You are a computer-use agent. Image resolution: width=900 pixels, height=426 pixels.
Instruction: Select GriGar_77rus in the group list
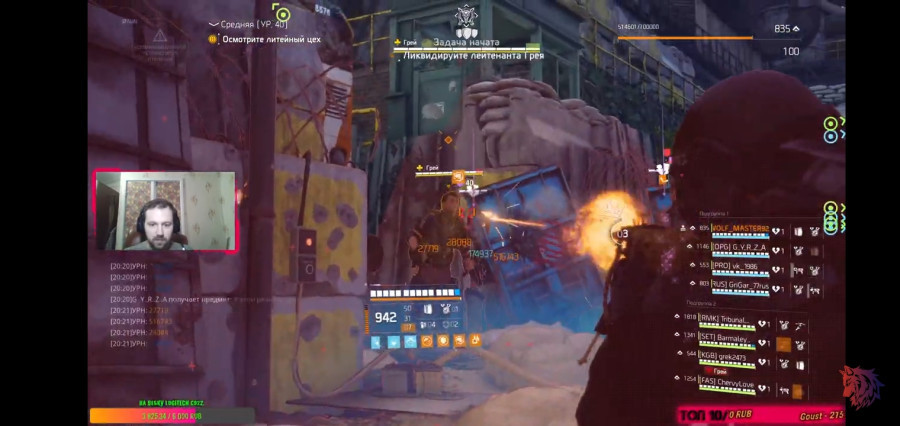pyautogui.click(x=740, y=284)
